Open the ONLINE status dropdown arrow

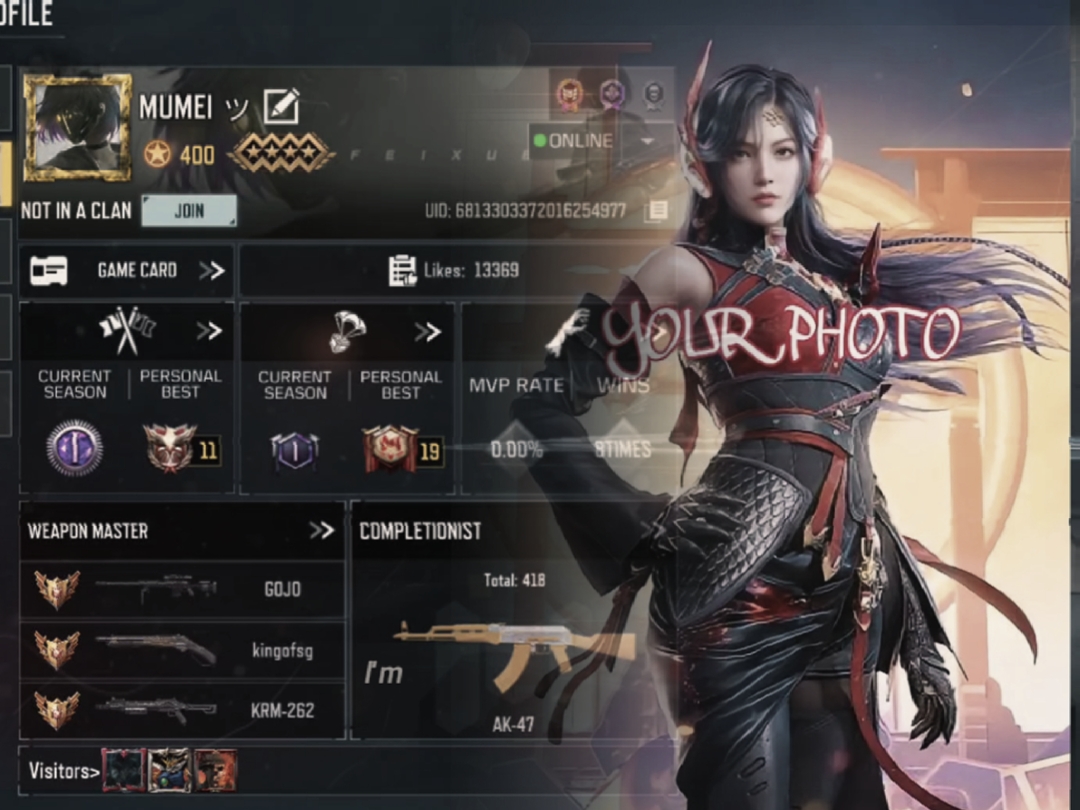point(647,141)
